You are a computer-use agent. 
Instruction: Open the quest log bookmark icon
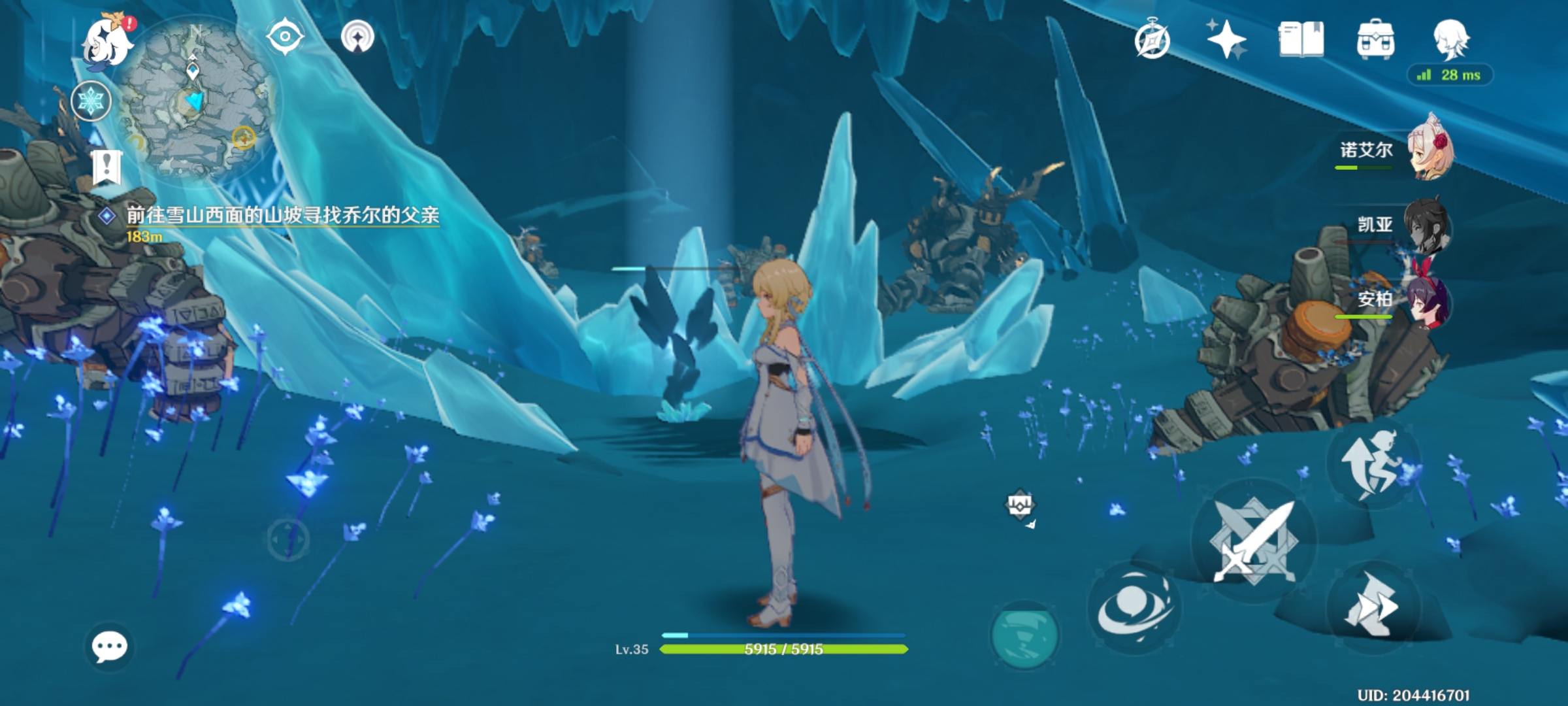(106, 167)
